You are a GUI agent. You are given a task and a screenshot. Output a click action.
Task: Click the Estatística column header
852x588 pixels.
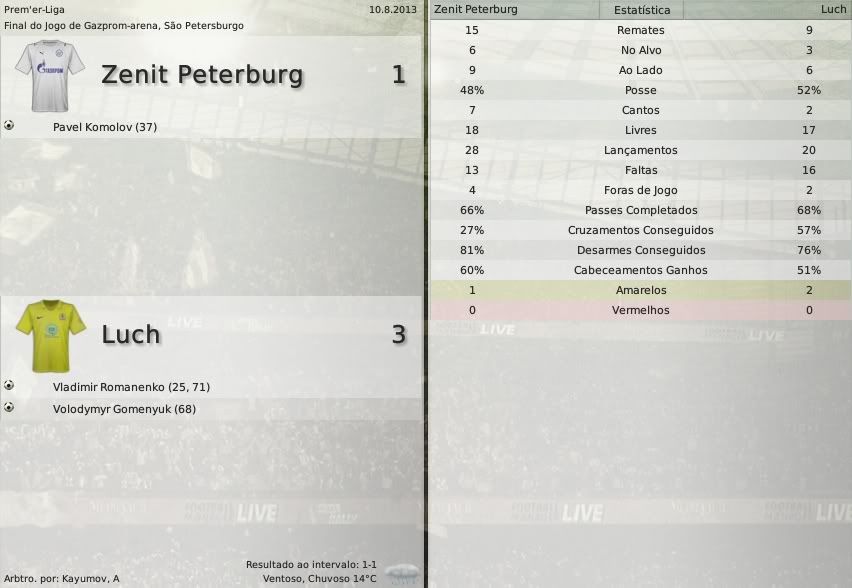pyautogui.click(x=641, y=9)
